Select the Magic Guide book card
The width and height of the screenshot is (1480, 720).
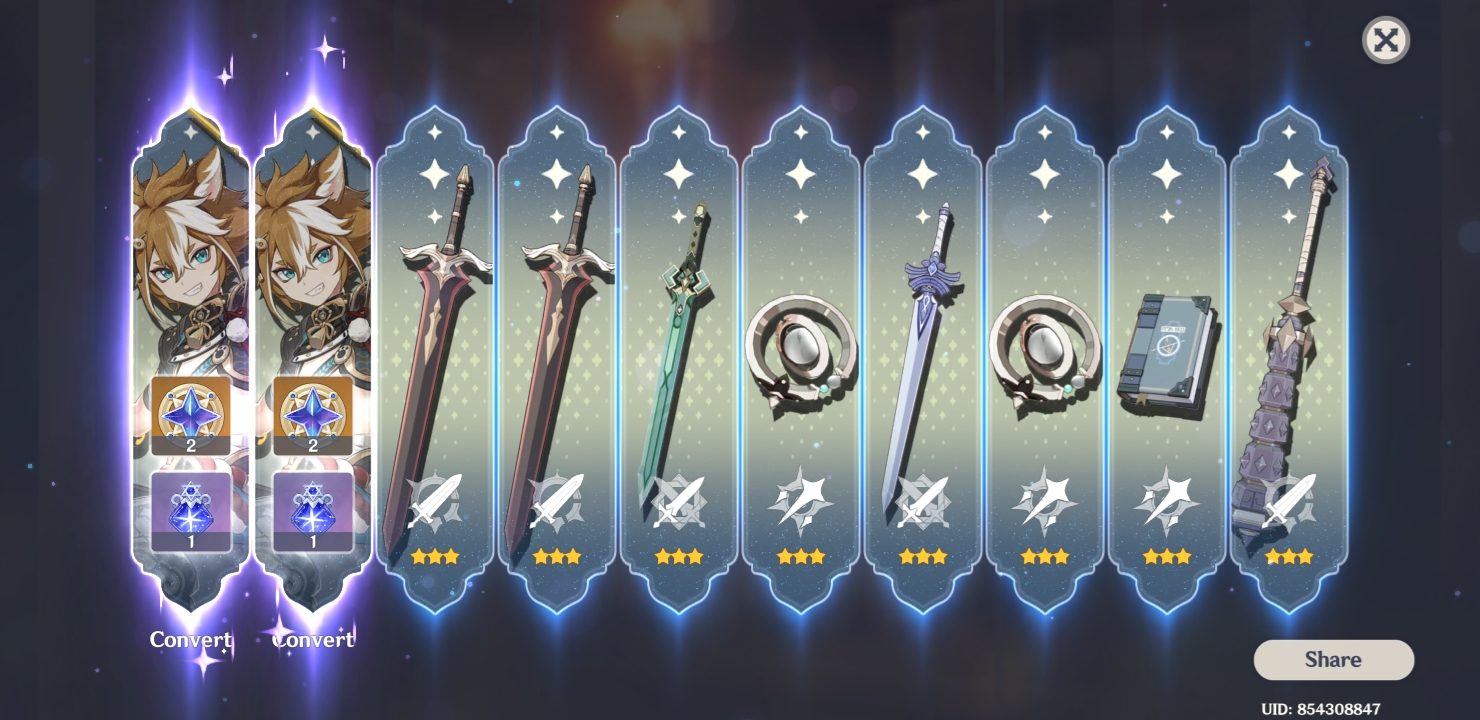pos(1166,350)
